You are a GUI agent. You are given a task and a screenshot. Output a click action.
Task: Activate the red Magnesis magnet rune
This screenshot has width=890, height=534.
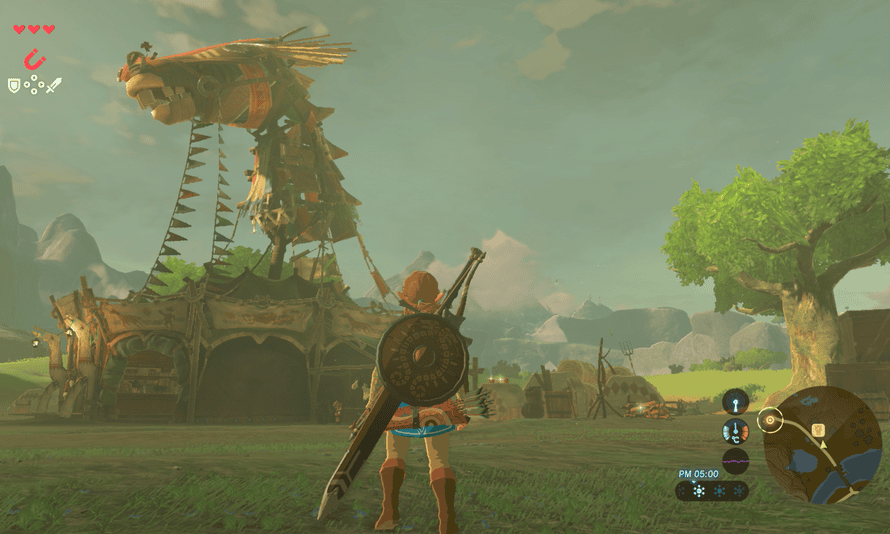(x=35, y=59)
